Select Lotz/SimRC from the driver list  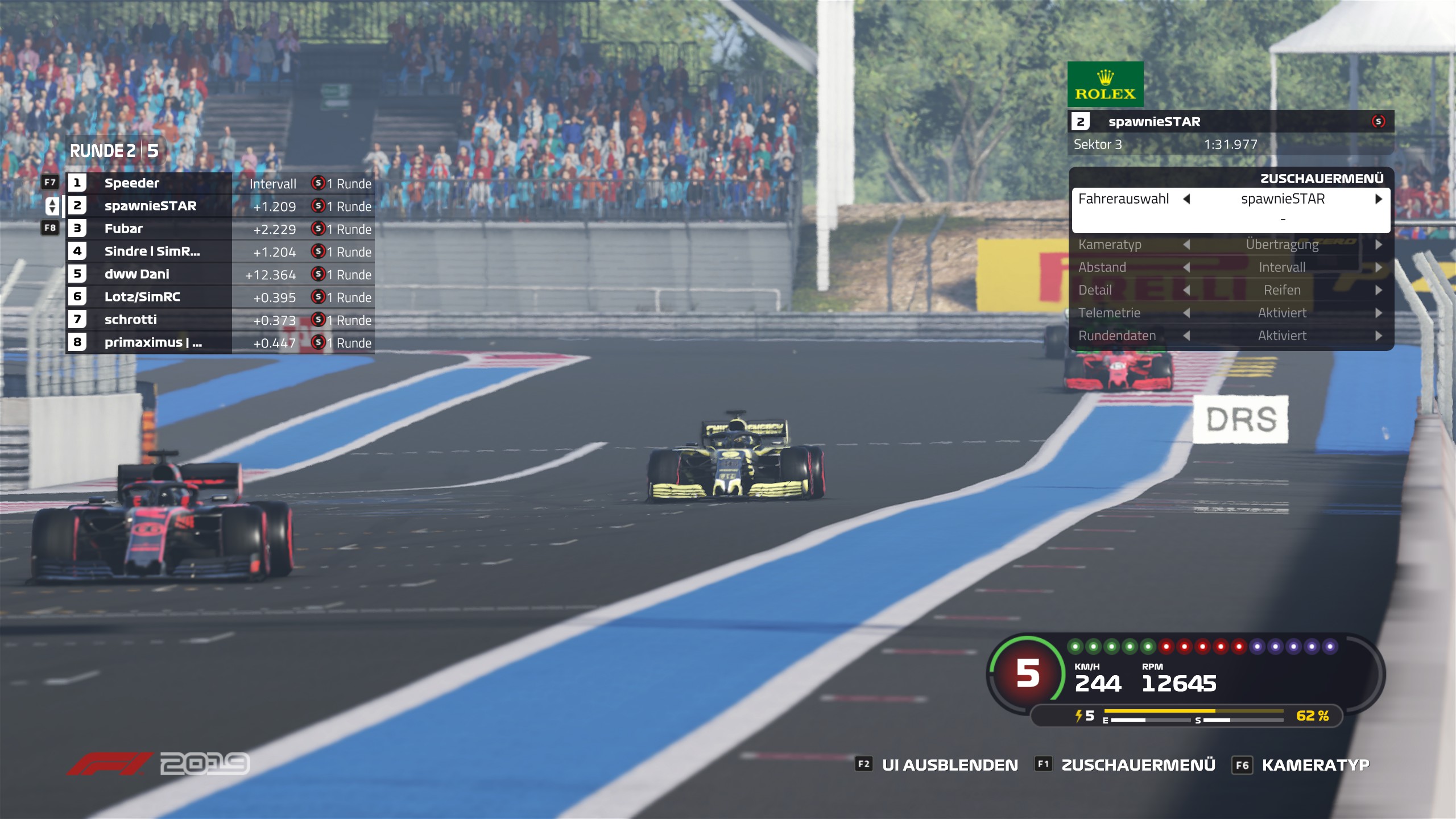coord(142,297)
